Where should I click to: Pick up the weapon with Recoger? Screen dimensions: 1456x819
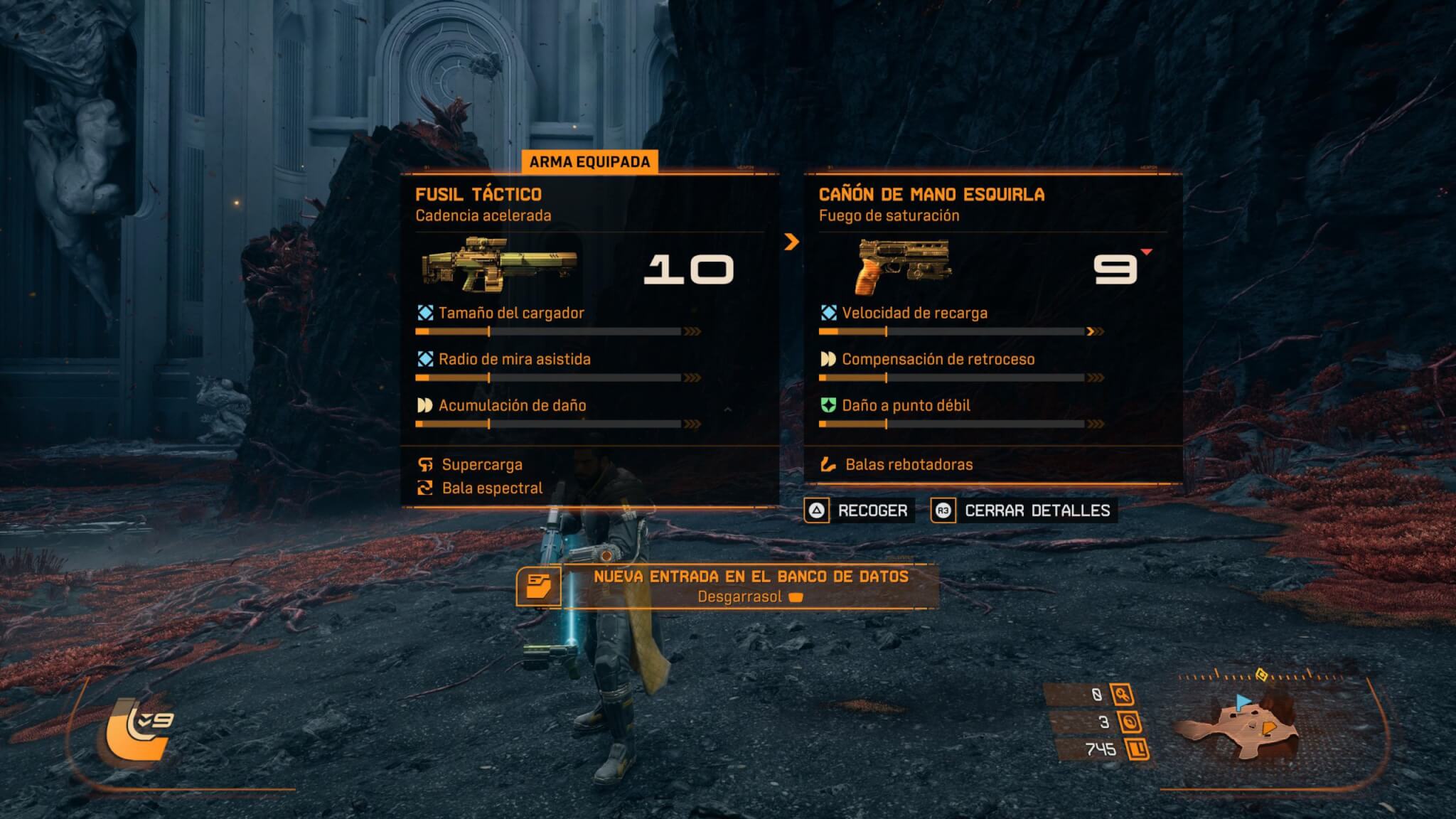tap(859, 510)
